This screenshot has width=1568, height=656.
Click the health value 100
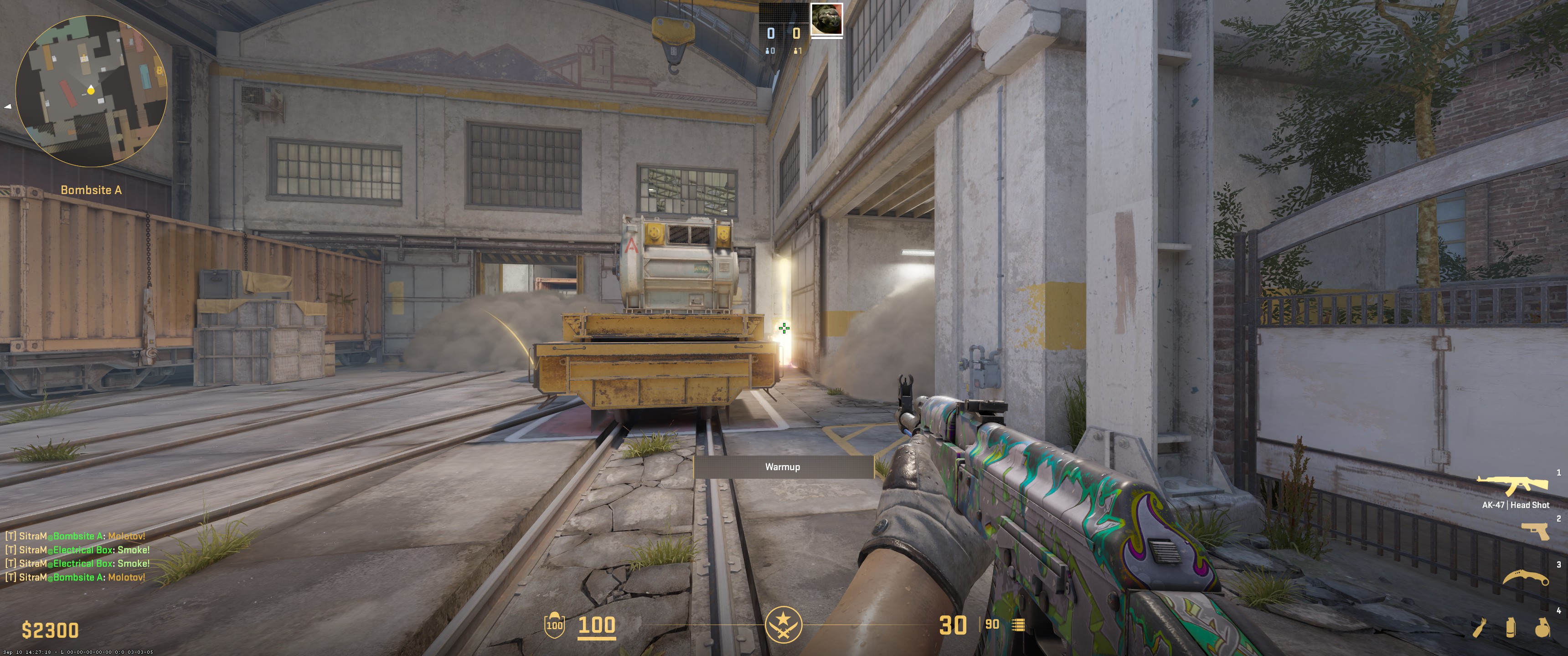click(597, 625)
